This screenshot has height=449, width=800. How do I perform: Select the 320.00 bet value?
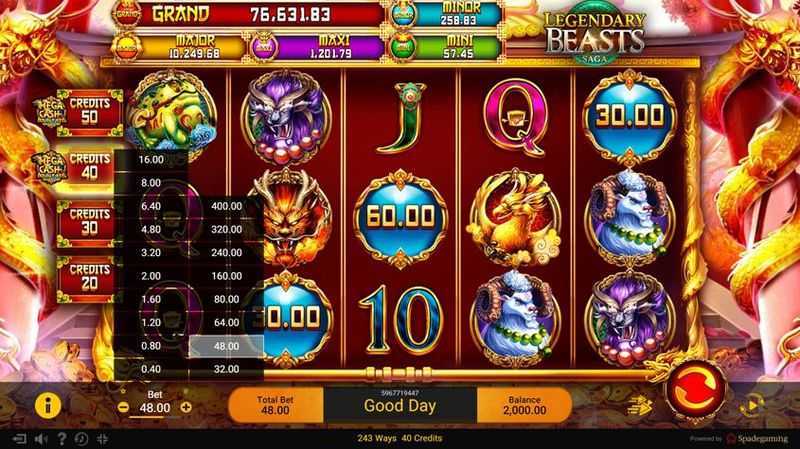click(x=227, y=227)
